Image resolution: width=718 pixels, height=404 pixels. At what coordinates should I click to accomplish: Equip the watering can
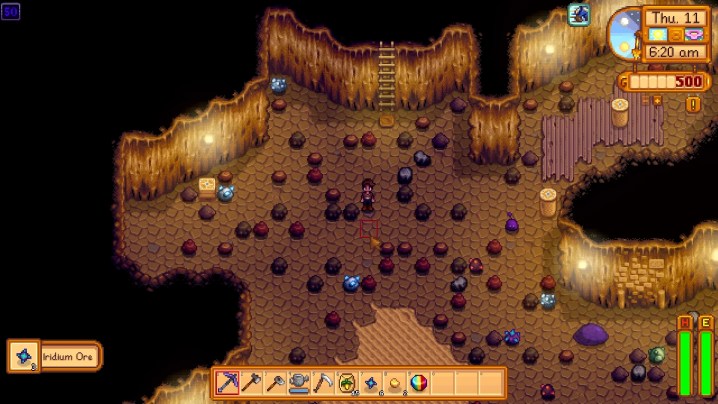300,383
